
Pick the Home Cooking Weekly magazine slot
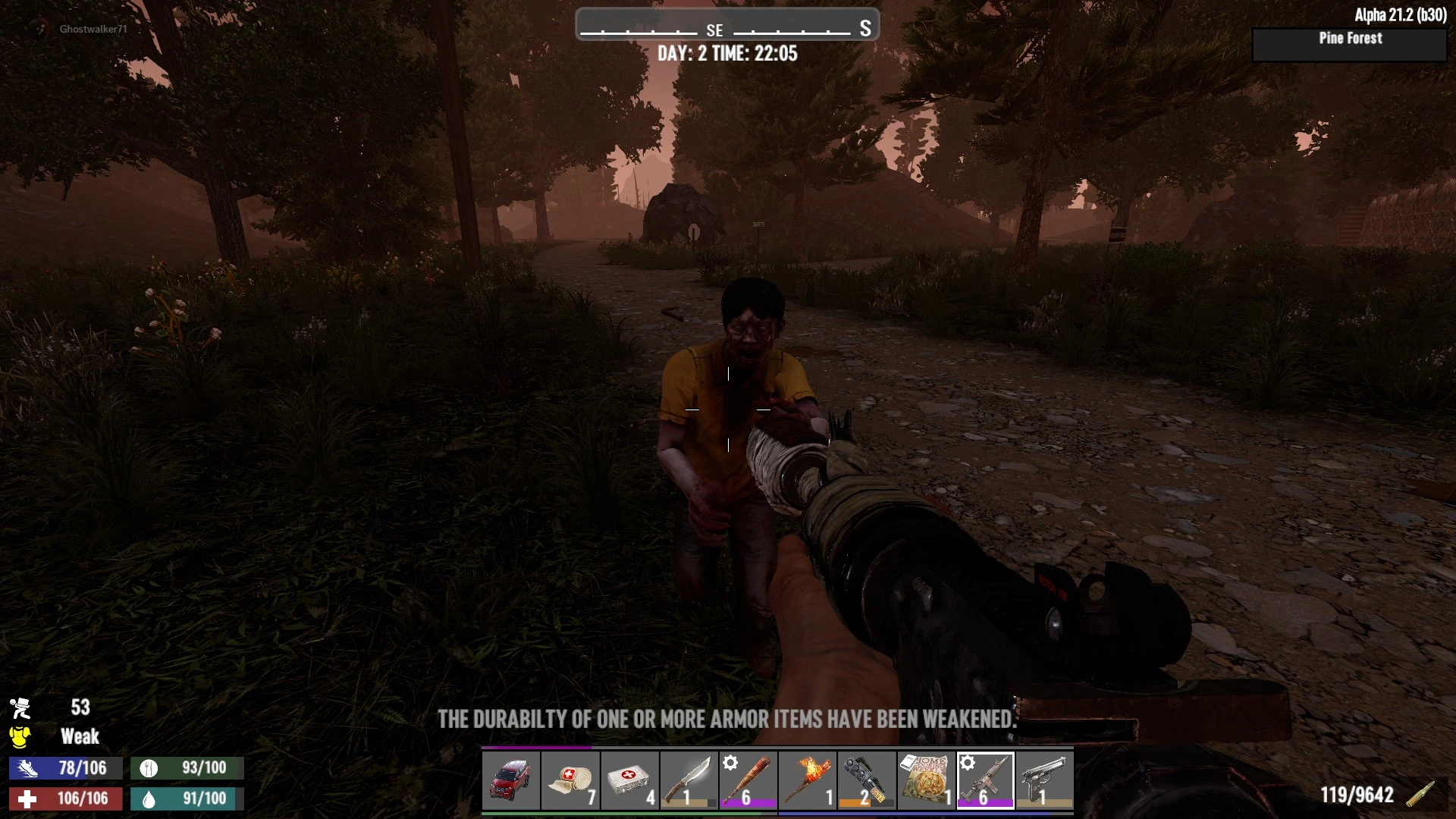click(x=925, y=781)
